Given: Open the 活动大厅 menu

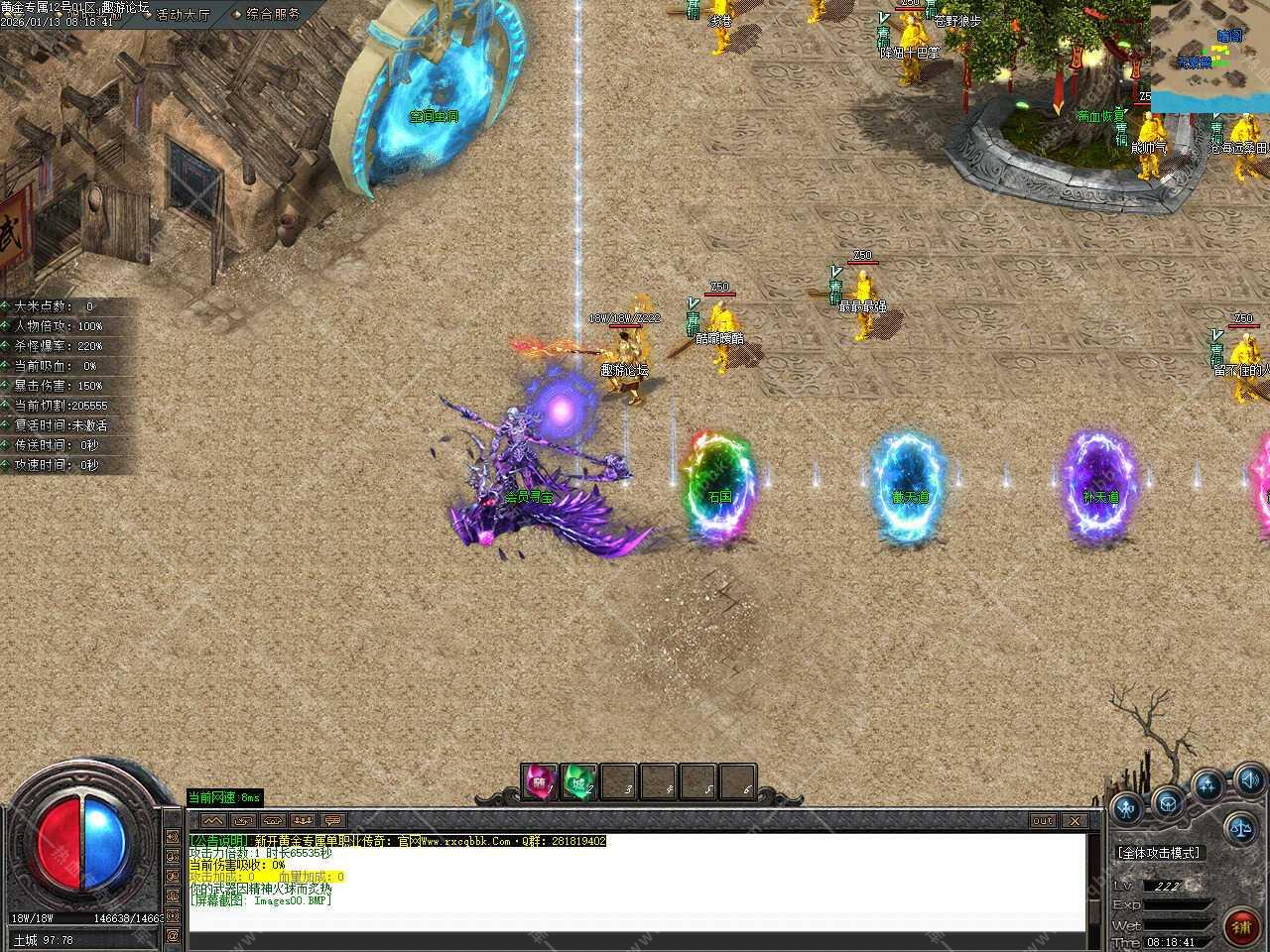Looking at the screenshot, I should click(x=184, y=14).
